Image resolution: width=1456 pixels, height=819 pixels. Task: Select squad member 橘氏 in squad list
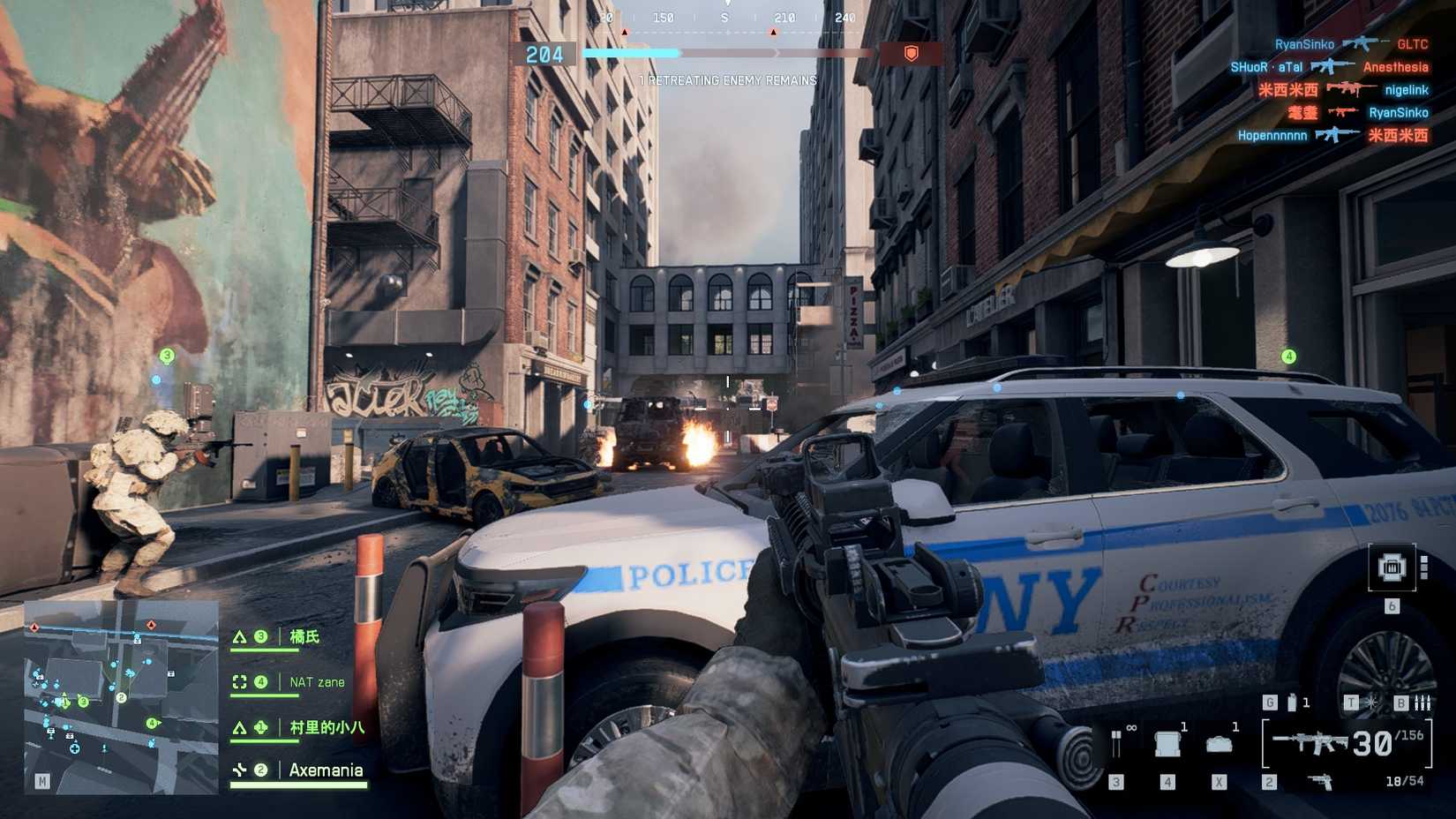pos(304,636)
